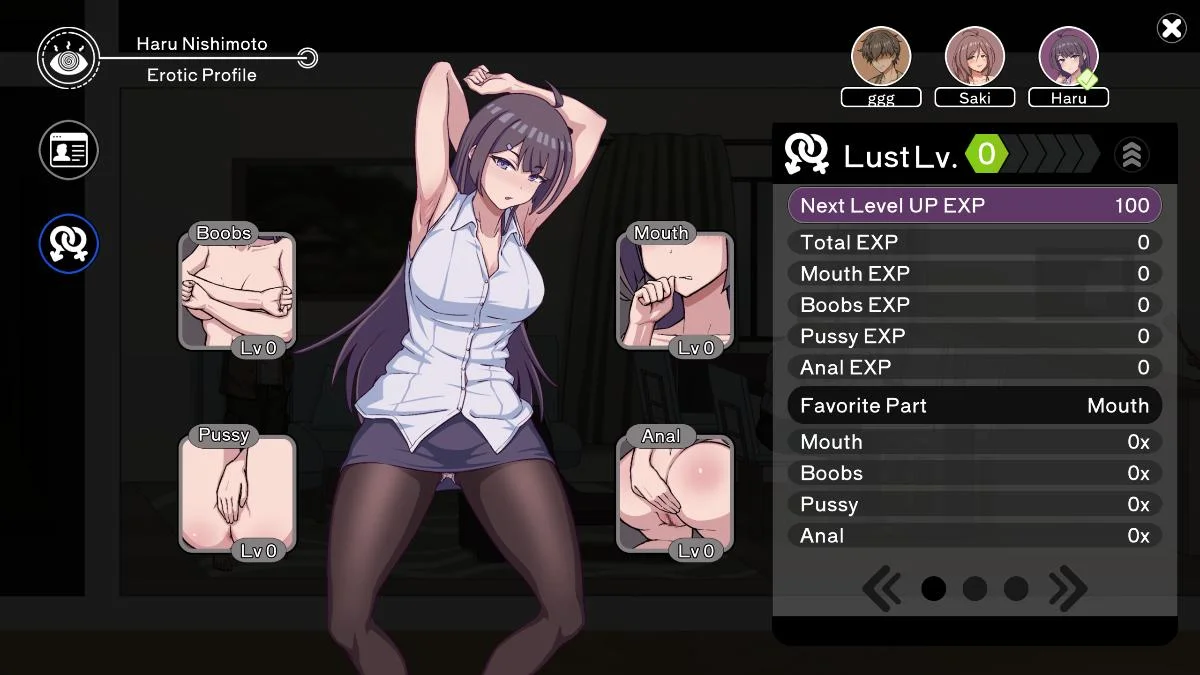Switch to Saki's profile portrait
Screen dimensions: 1200x675
click(x=975, y=56)
